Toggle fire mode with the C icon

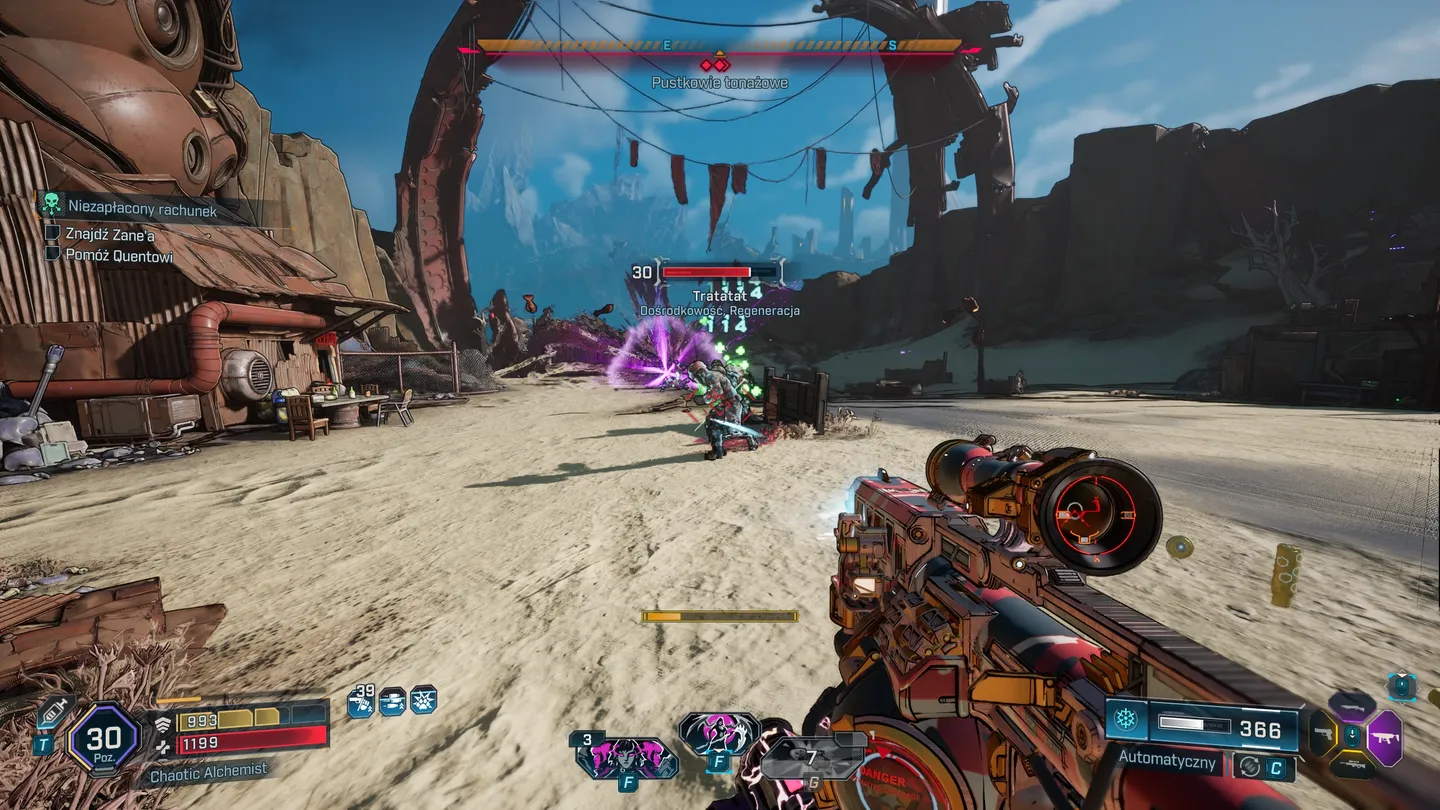click(x=1277, y=766)
